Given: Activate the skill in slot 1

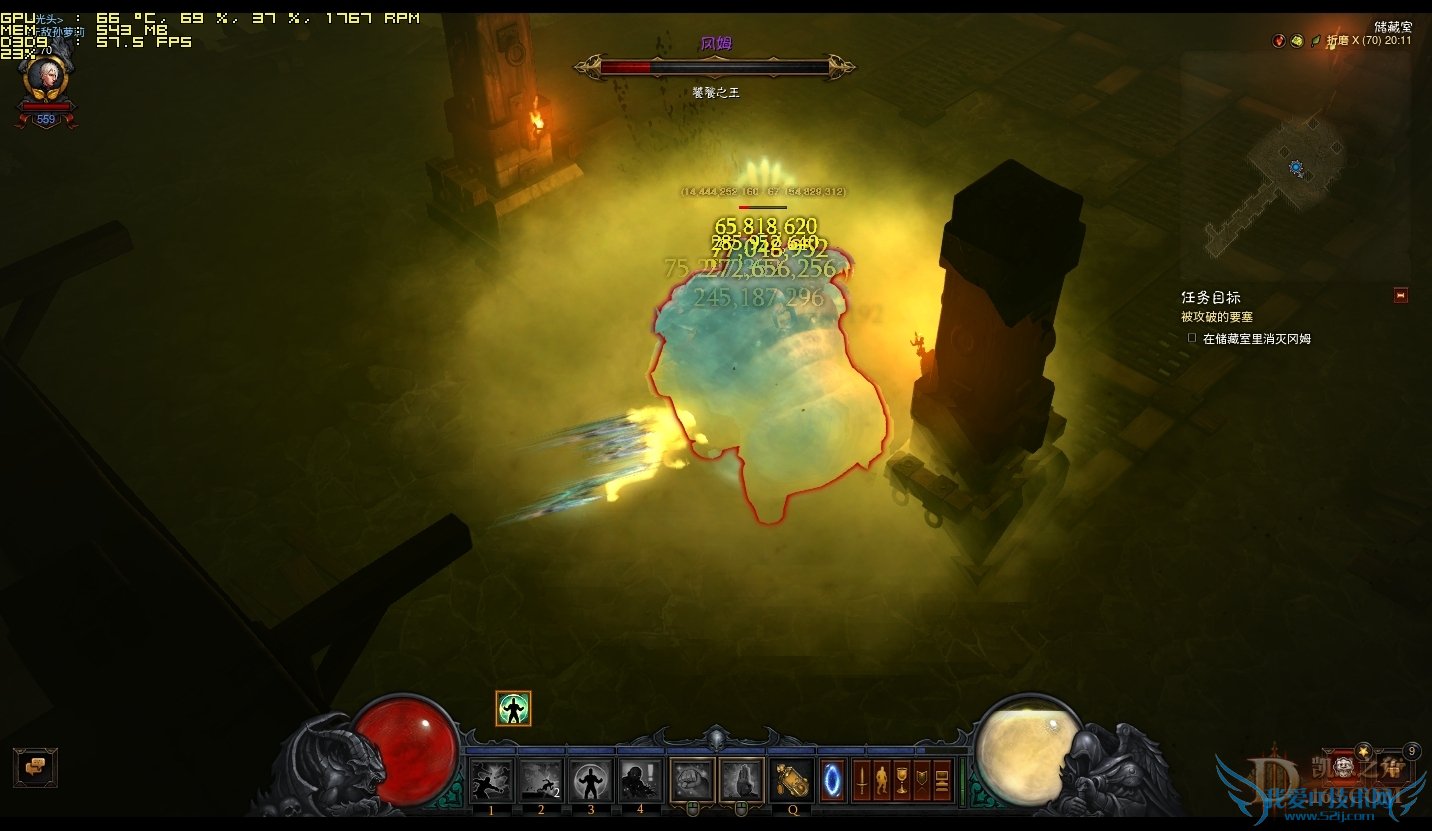Looking at the screenshot, I should point(492,781).
